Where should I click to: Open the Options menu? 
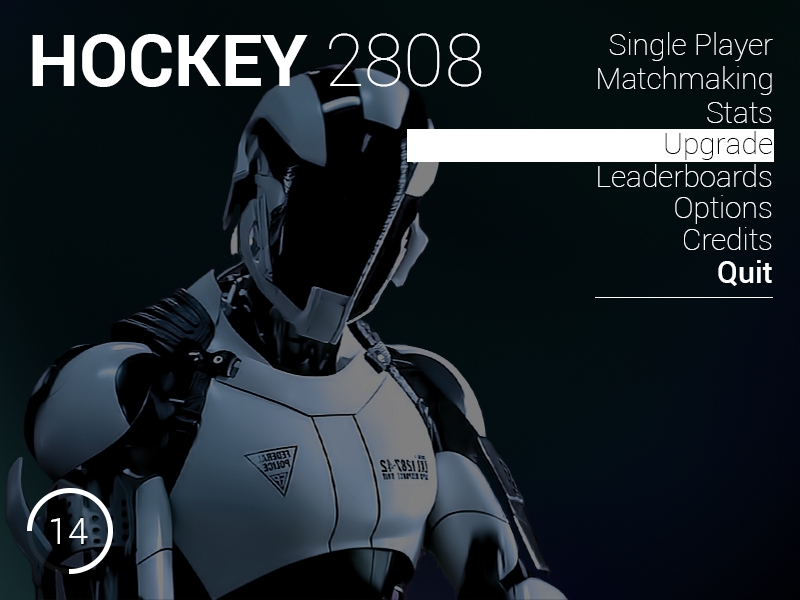tap(722, 209)
